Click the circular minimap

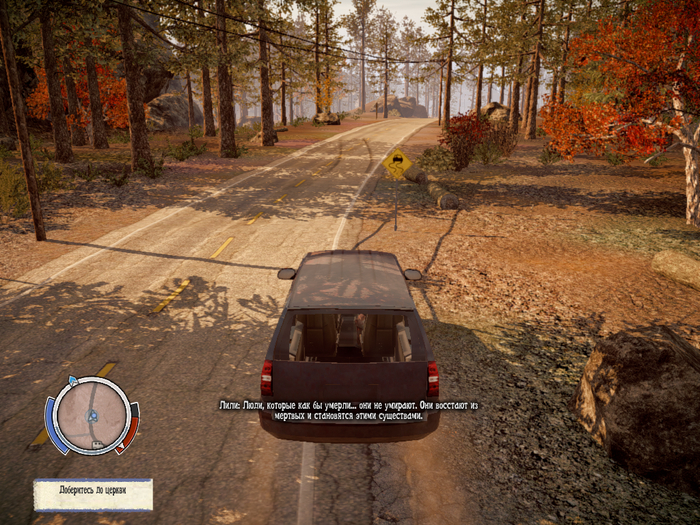(91, 414)
